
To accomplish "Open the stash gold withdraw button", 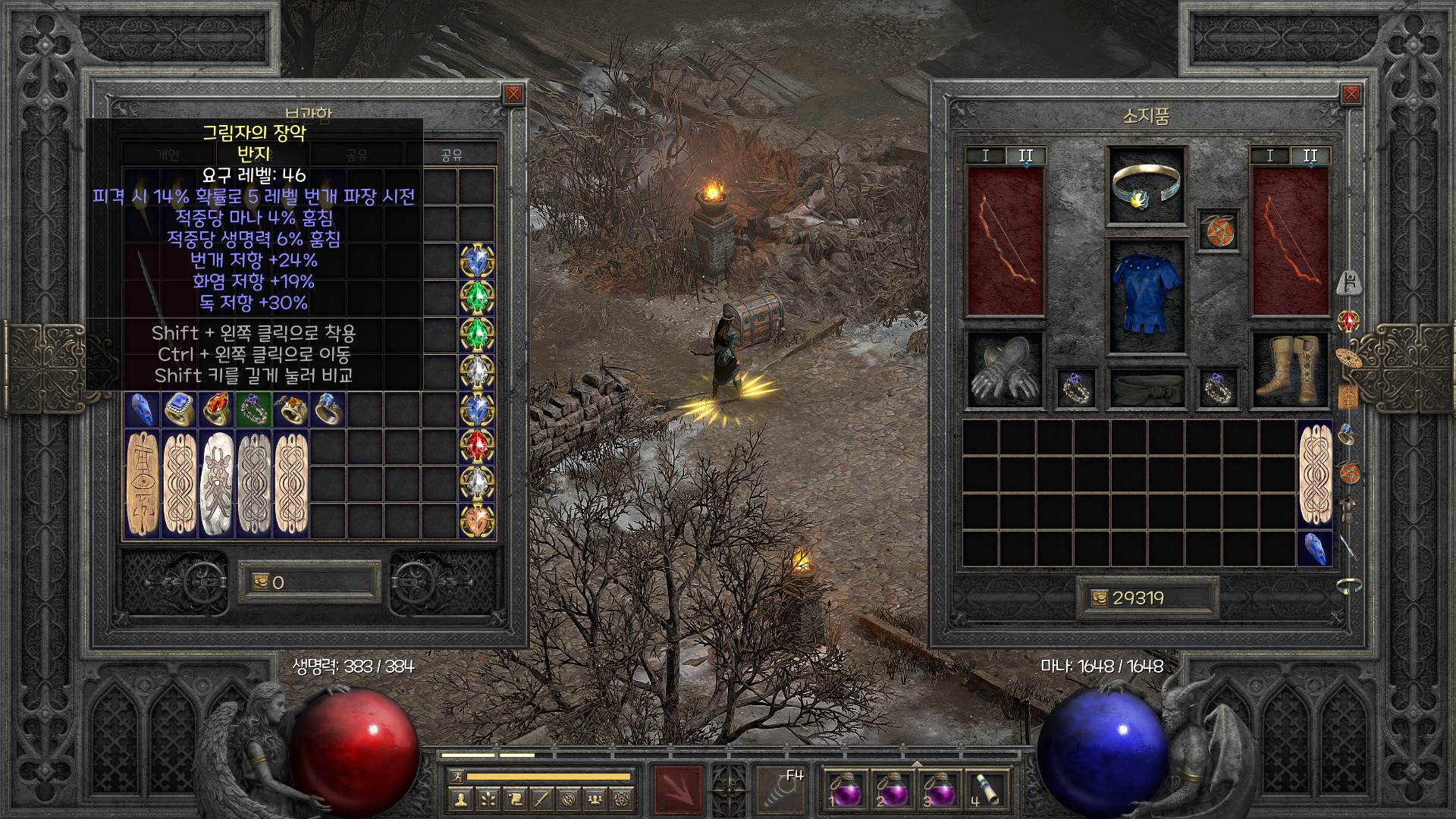I will click(259, 582).
